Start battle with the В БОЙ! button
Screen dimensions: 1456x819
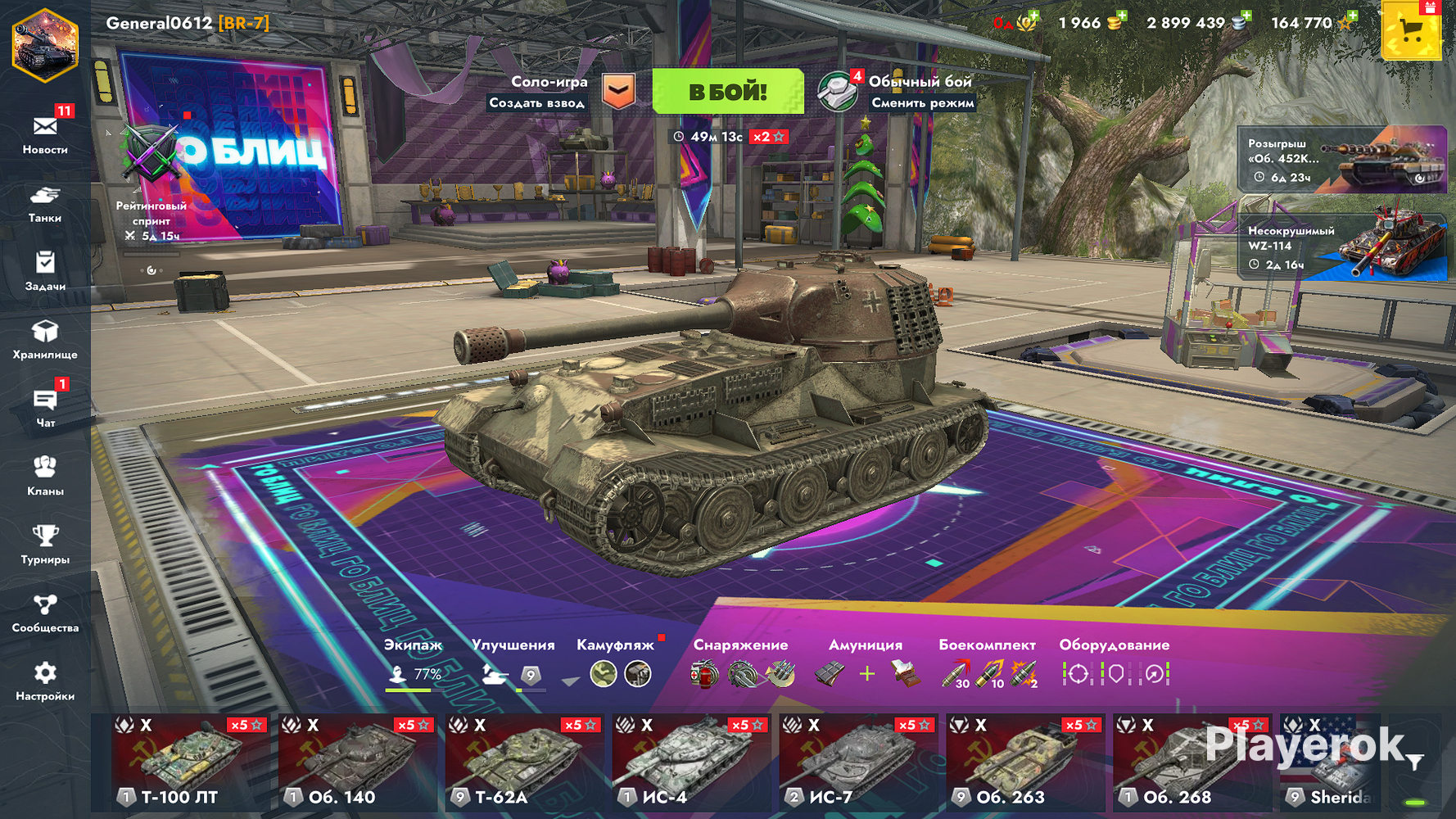coord(727,91)
